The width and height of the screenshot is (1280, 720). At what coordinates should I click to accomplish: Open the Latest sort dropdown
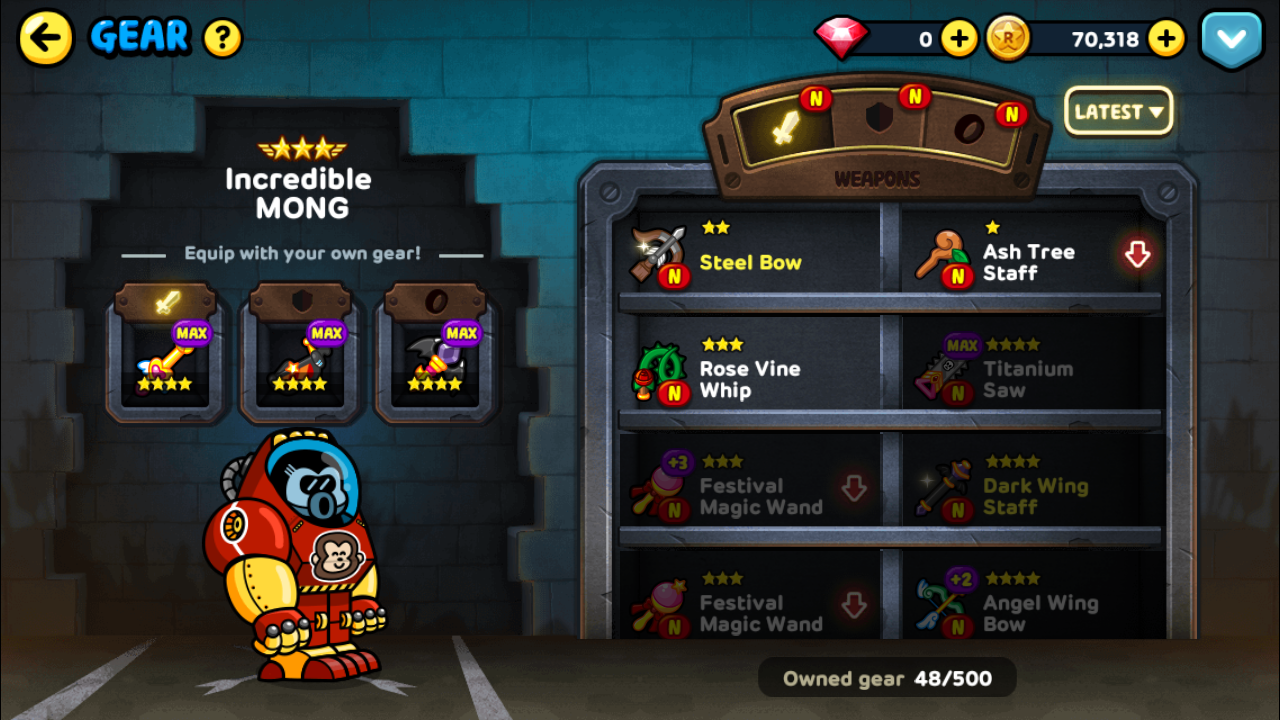click(x=1118, y=111)
